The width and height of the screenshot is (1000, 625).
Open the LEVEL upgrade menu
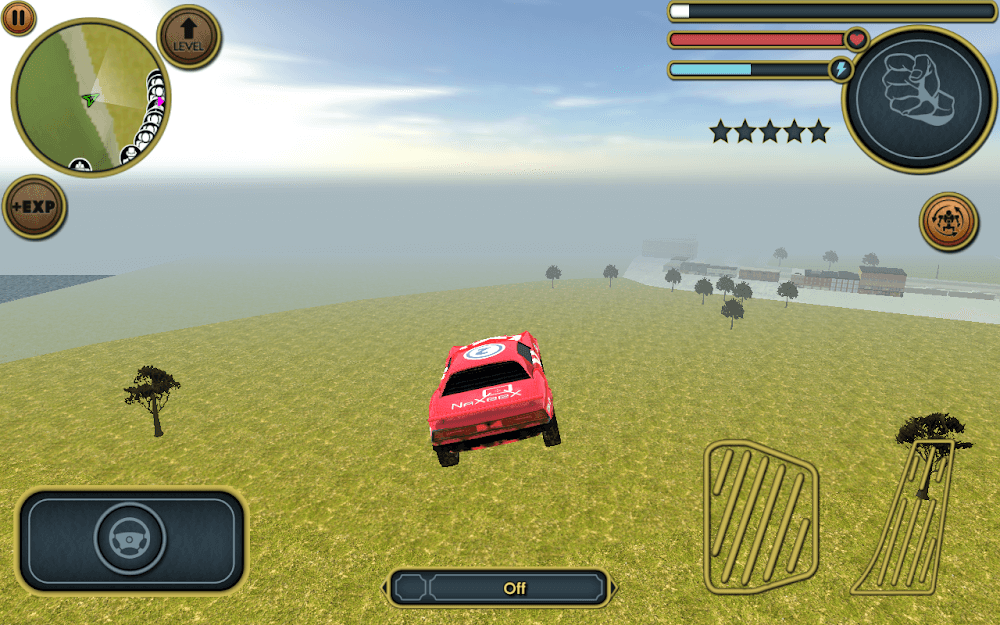[x=189, y=37]
